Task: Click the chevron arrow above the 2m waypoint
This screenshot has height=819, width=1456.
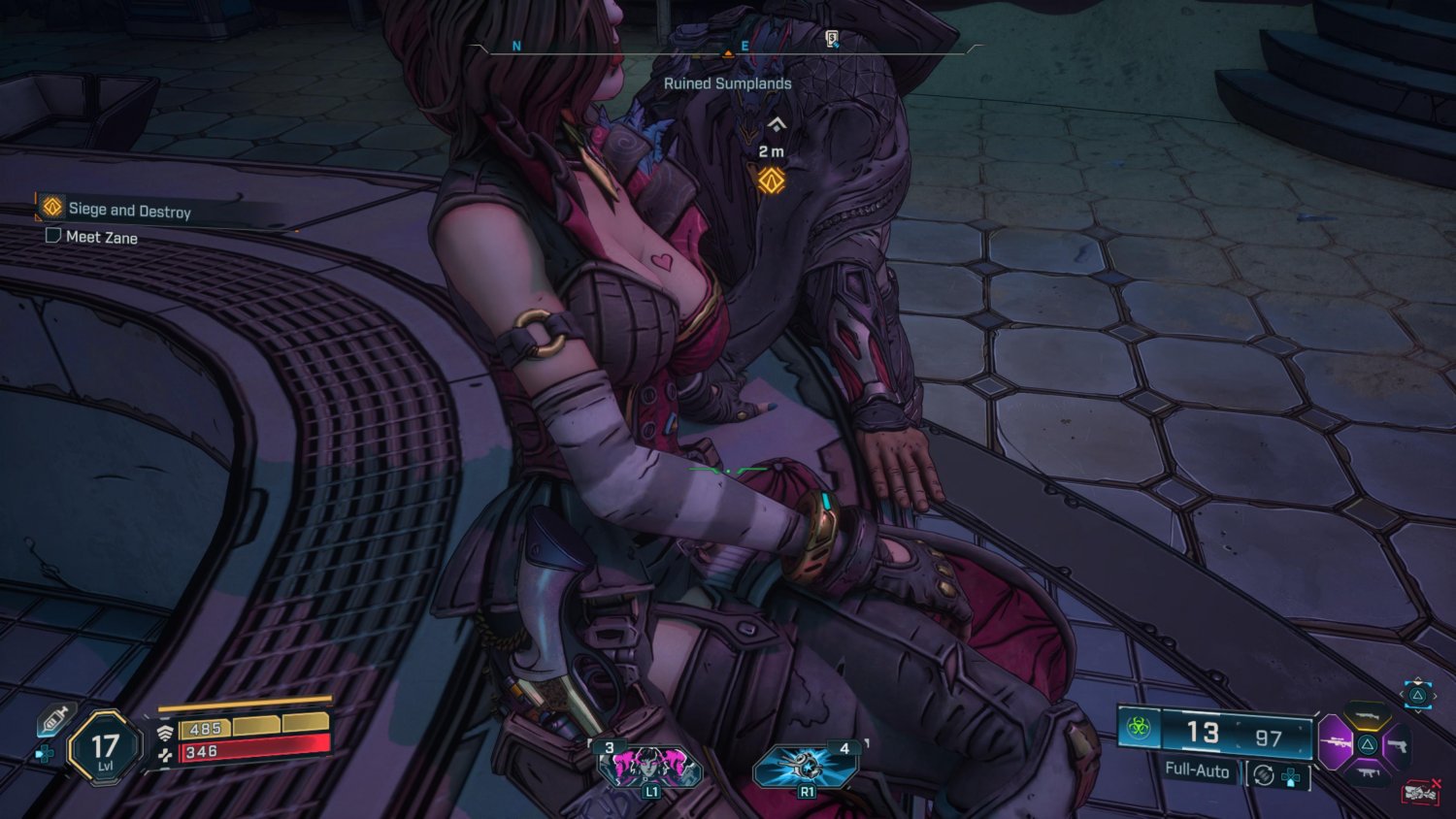Action: (776, 124)
